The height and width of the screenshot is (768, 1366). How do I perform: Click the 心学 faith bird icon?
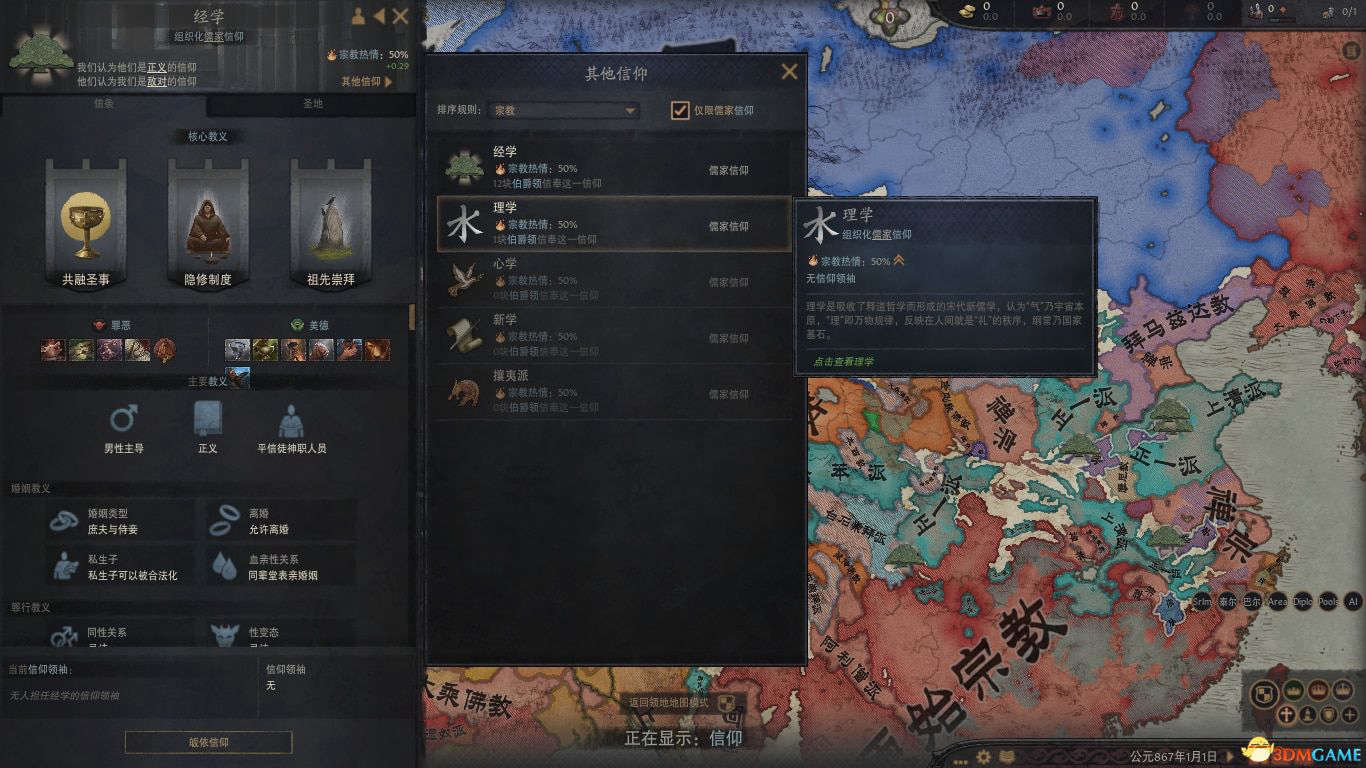coord(466,282)
